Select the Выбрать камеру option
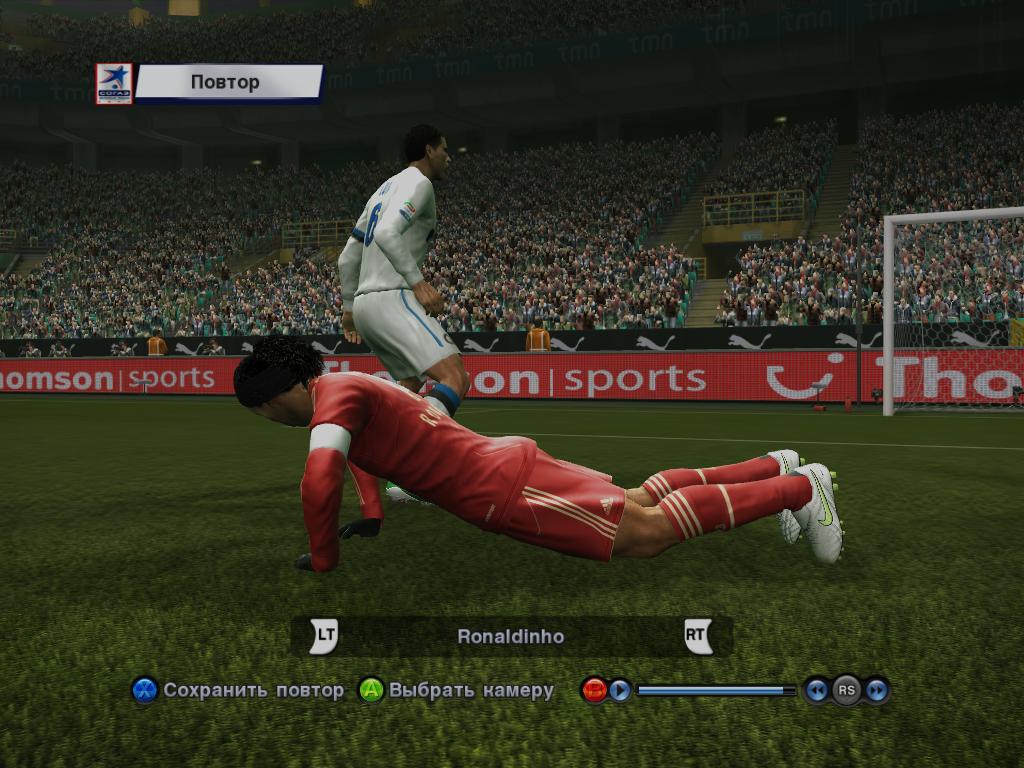 pos(458,690)
